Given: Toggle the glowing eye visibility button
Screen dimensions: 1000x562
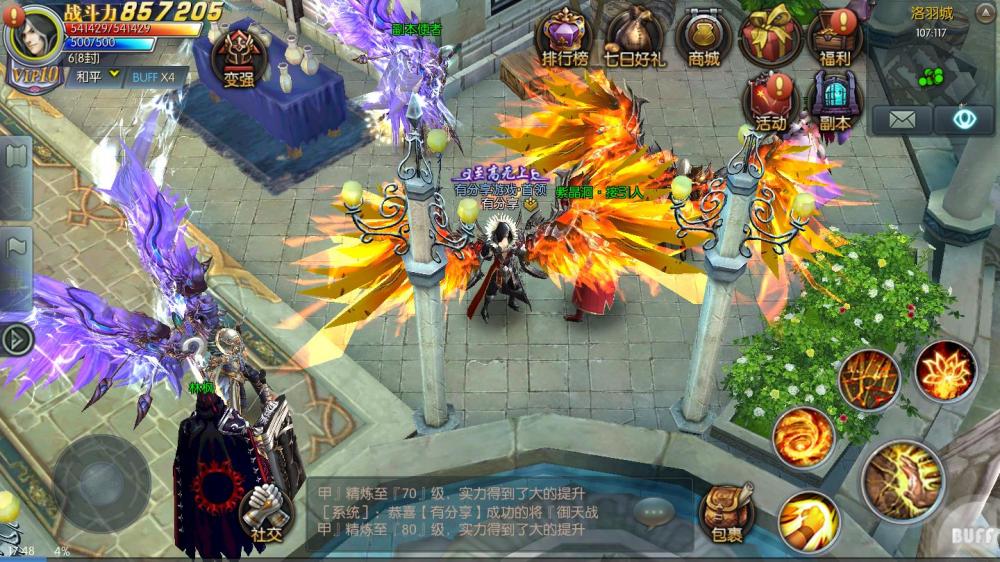Looking at the screenshot, I should [x=964, y=120].
